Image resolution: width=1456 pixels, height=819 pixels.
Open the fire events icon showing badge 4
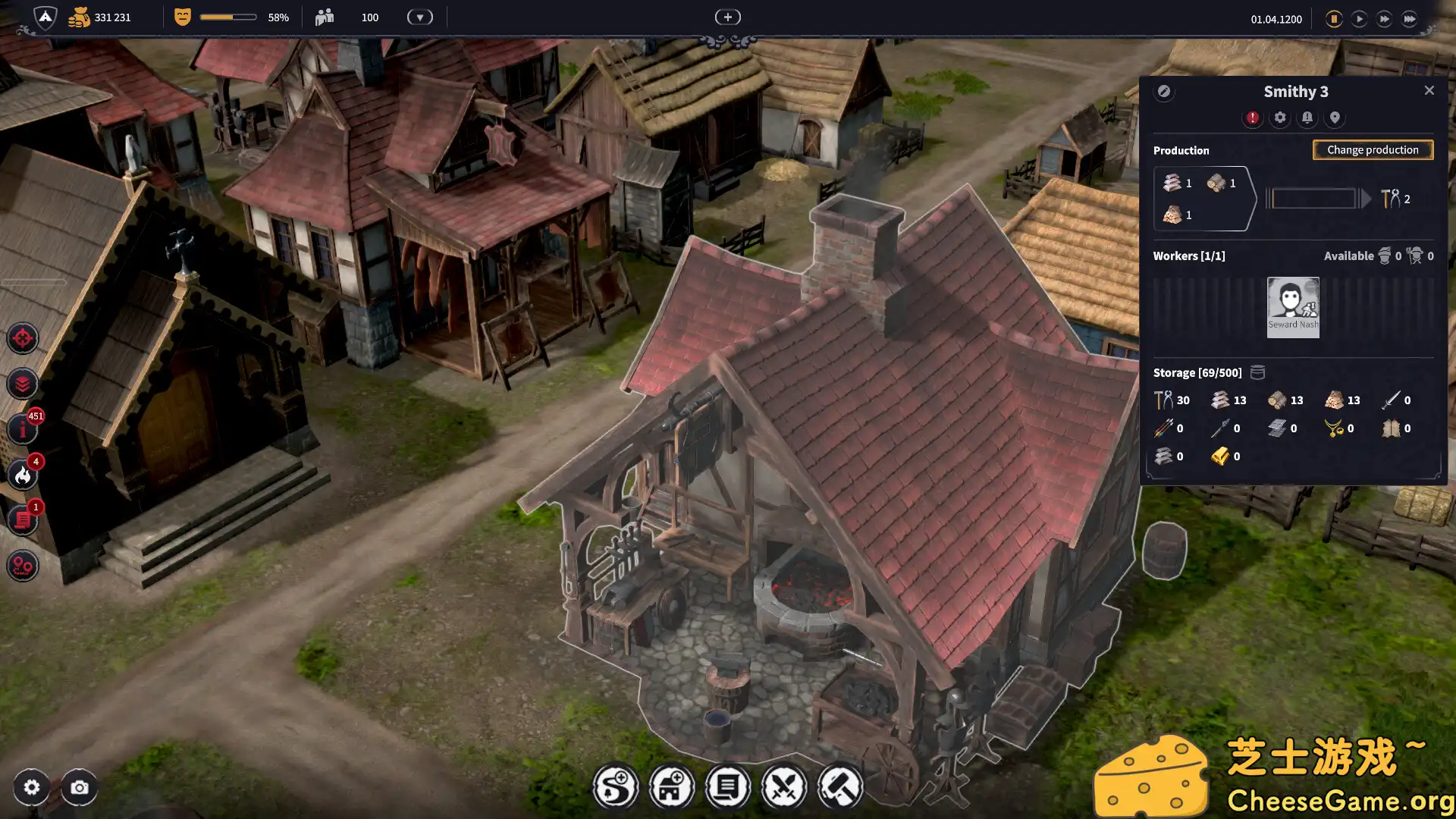pos(23,475)
